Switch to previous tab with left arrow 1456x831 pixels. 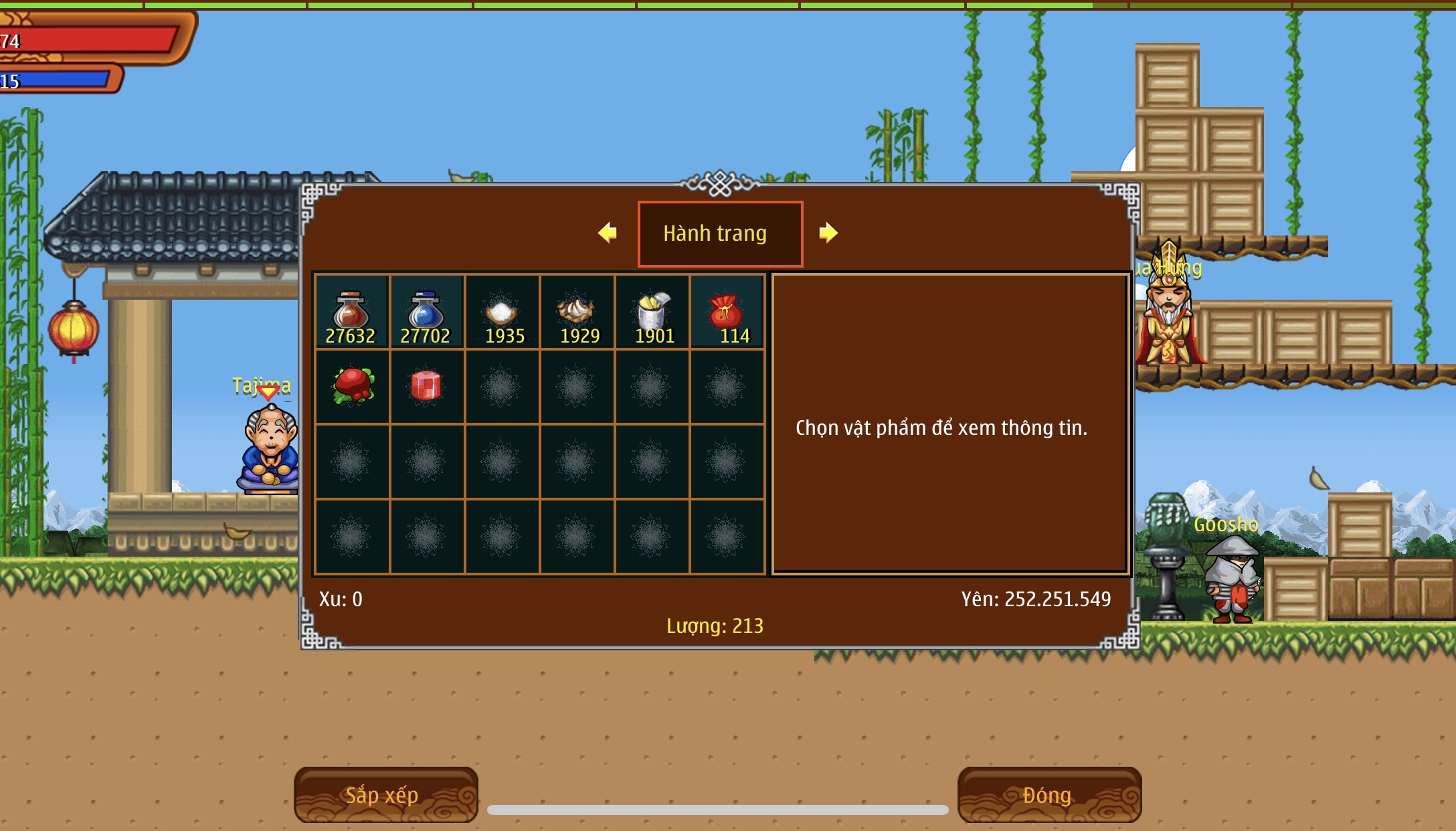(x=608, y=233)
